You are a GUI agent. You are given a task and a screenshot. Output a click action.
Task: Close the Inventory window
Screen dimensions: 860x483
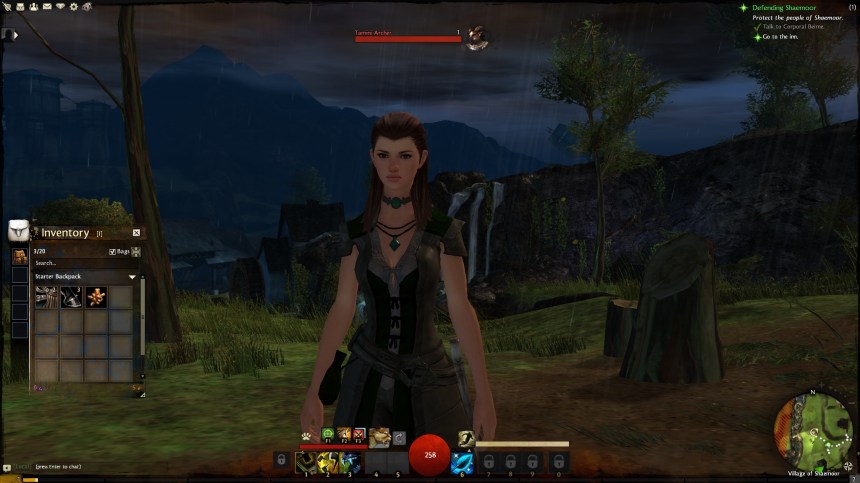136,233
